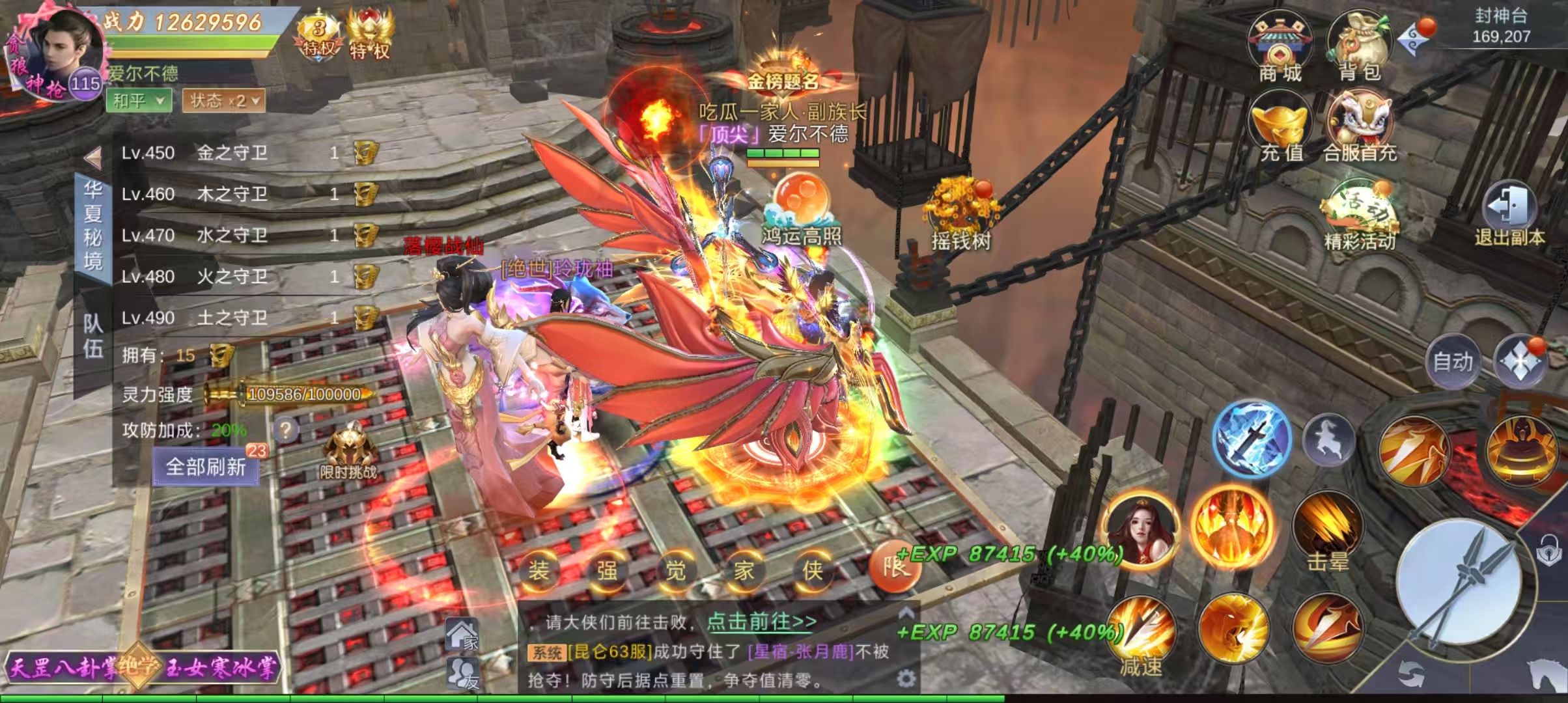Switch to the 队伍 team tab
Viewport: 1568px width, 703px height.
(x=93, y=336)
